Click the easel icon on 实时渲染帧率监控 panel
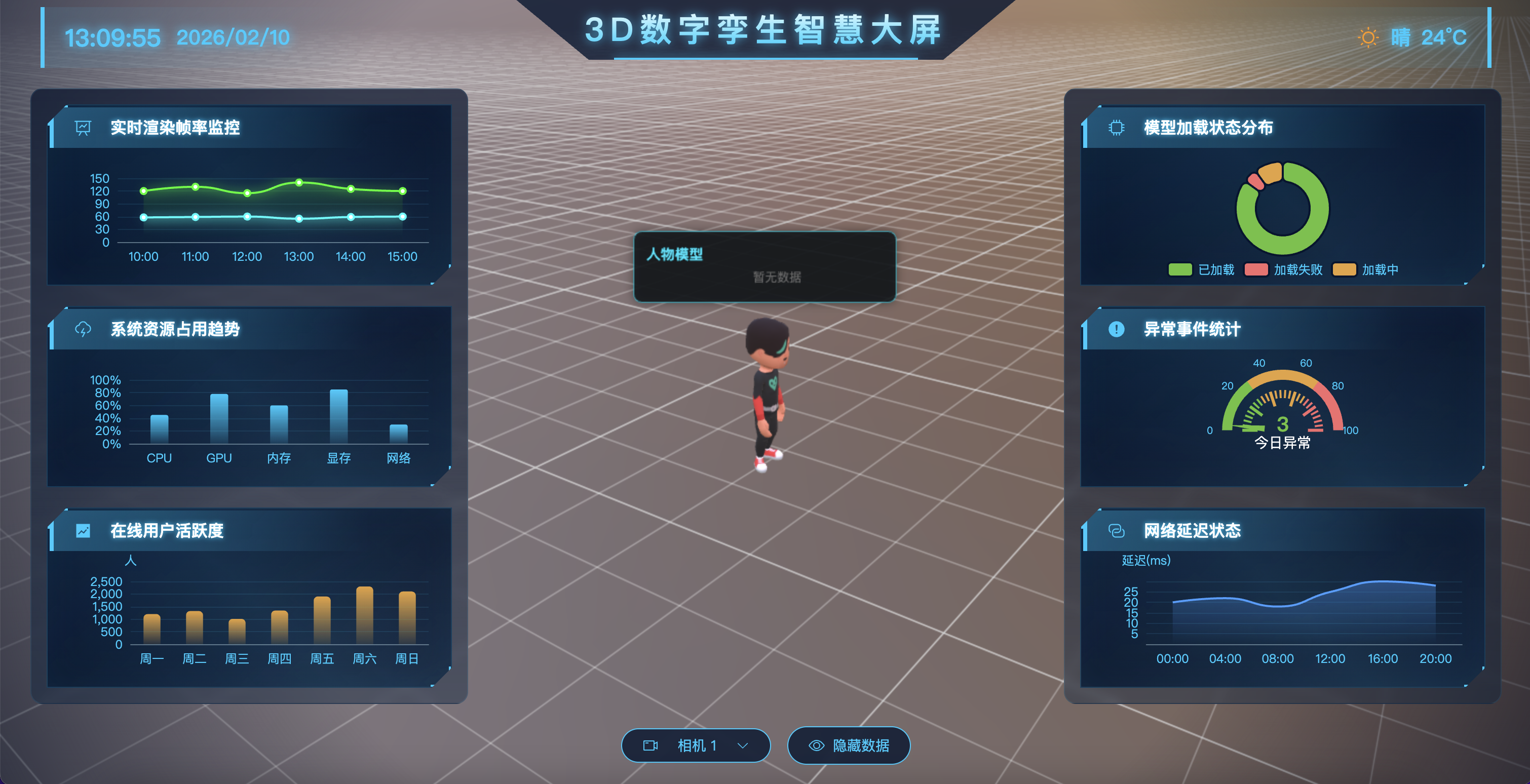1530x784 pixels. tap(83, 128)
